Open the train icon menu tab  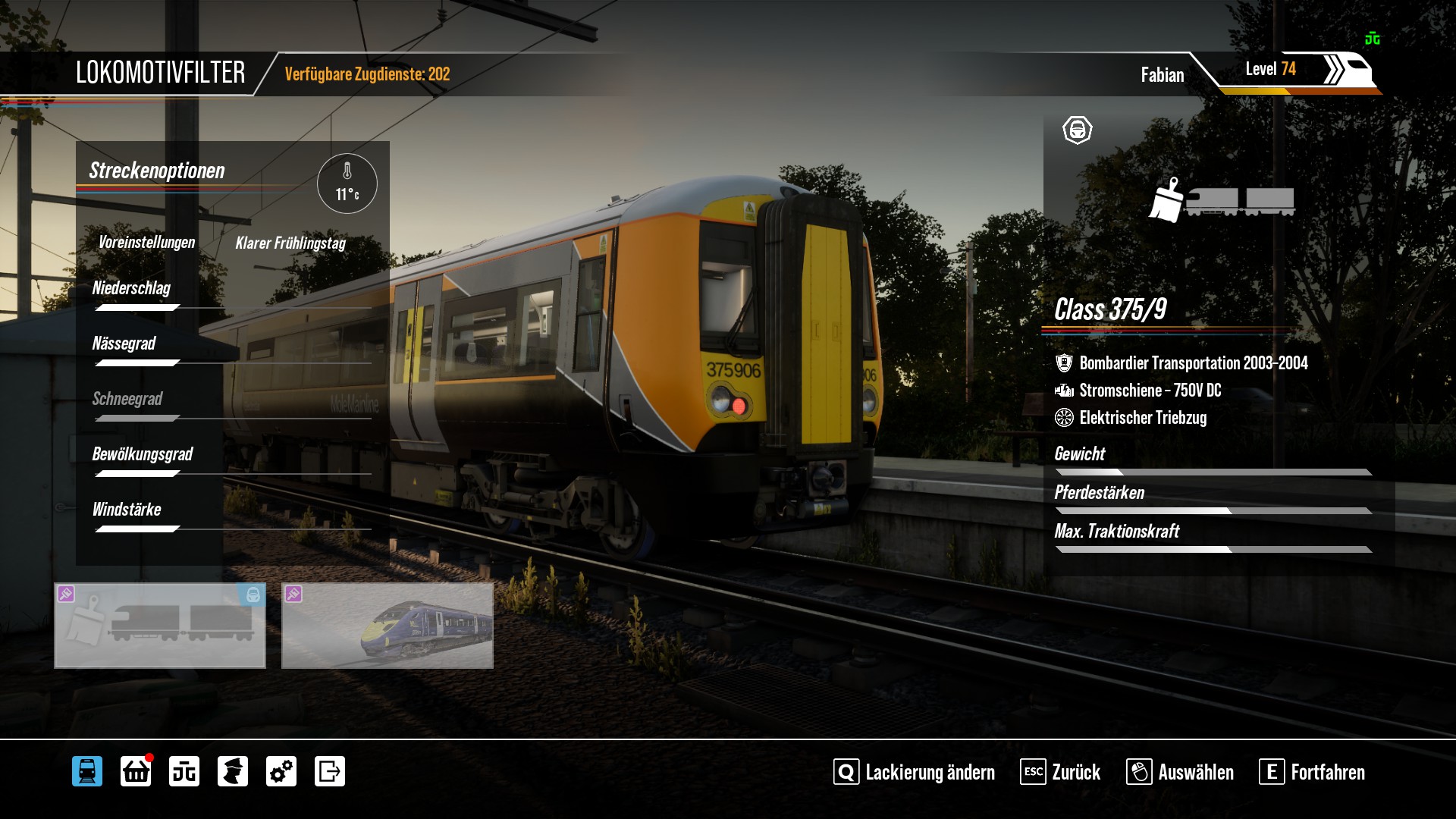(87, 771)
